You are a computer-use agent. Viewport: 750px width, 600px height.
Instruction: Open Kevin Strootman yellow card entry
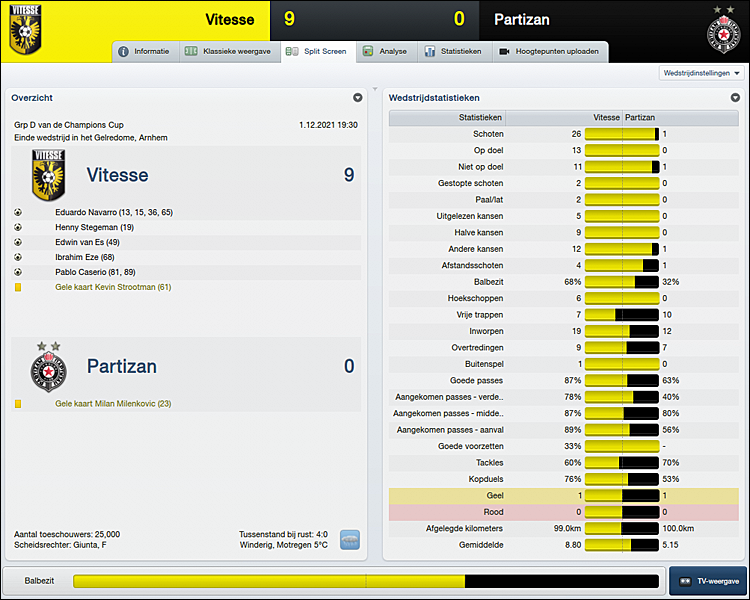(x=113, y=287)
